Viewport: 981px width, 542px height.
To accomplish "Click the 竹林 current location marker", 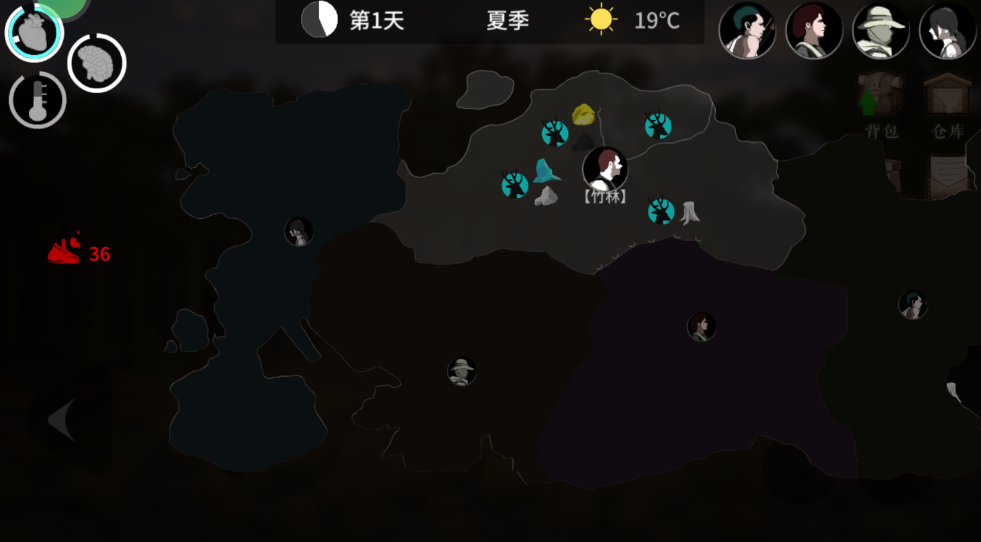I will coord(605,169).
